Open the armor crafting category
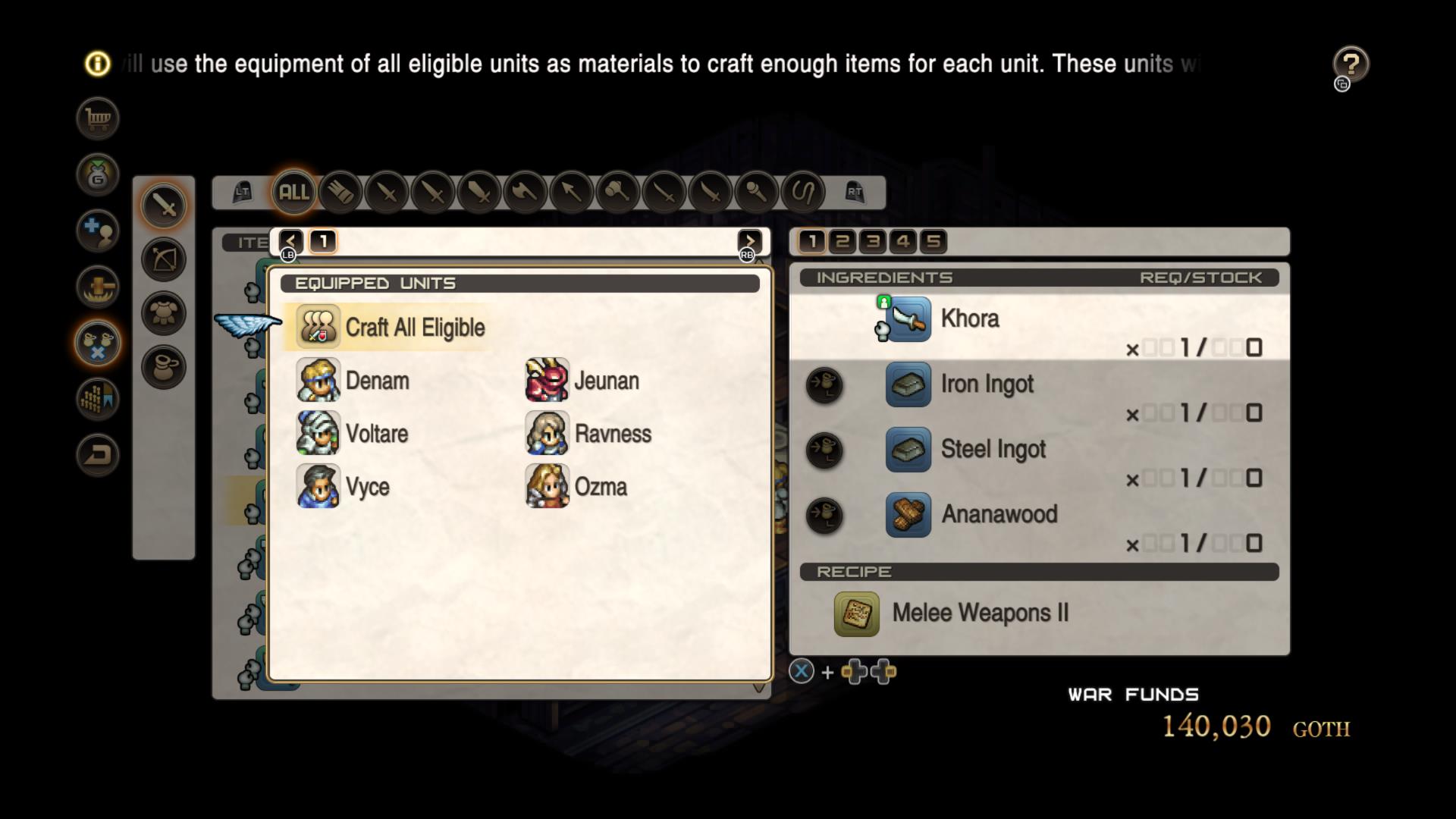Screen dimensions: 1456x819 tap(164, 314)
